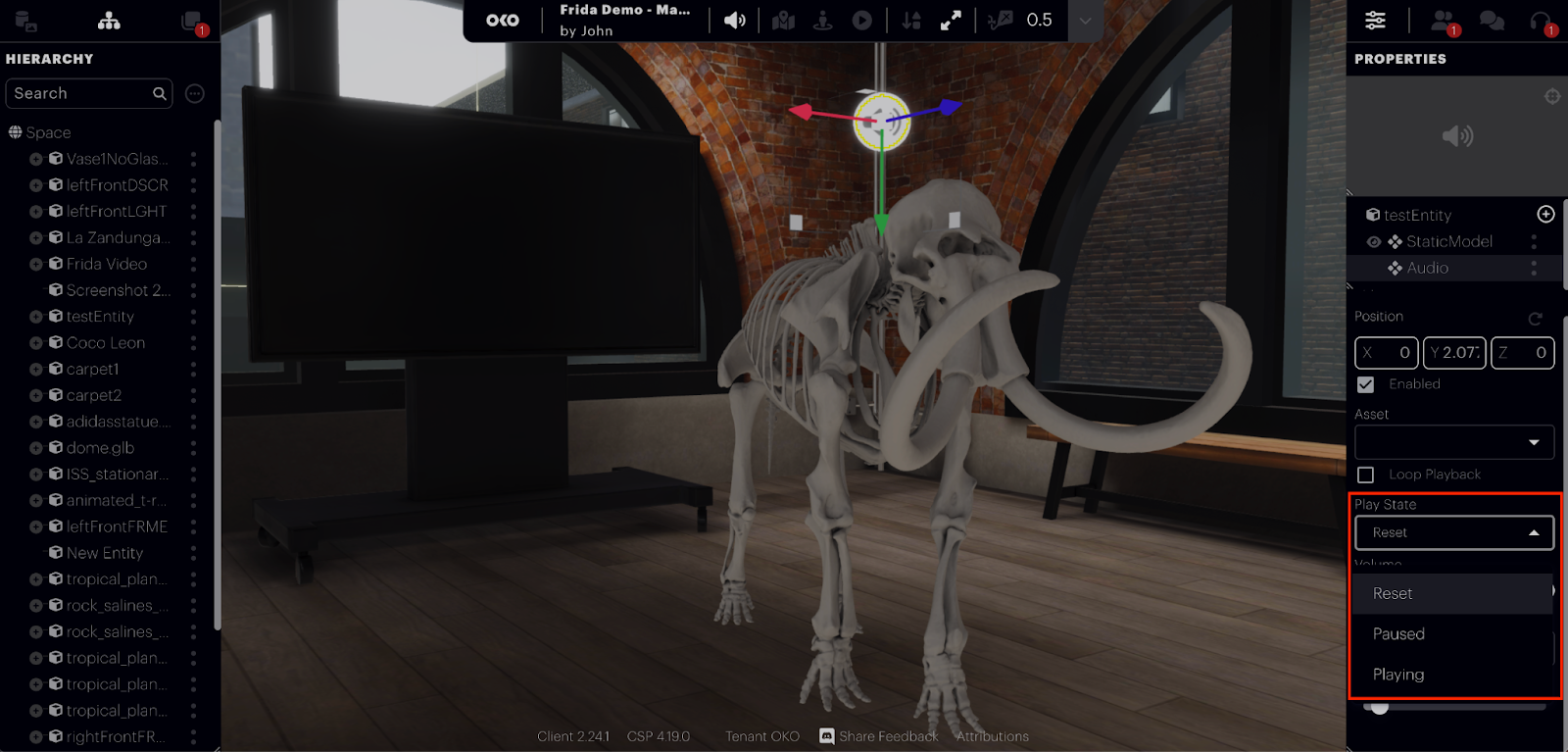The width and height of the screenshot is (1568, 752).
Task: Select Playing in the Play State list
Action: (1398, 675)
